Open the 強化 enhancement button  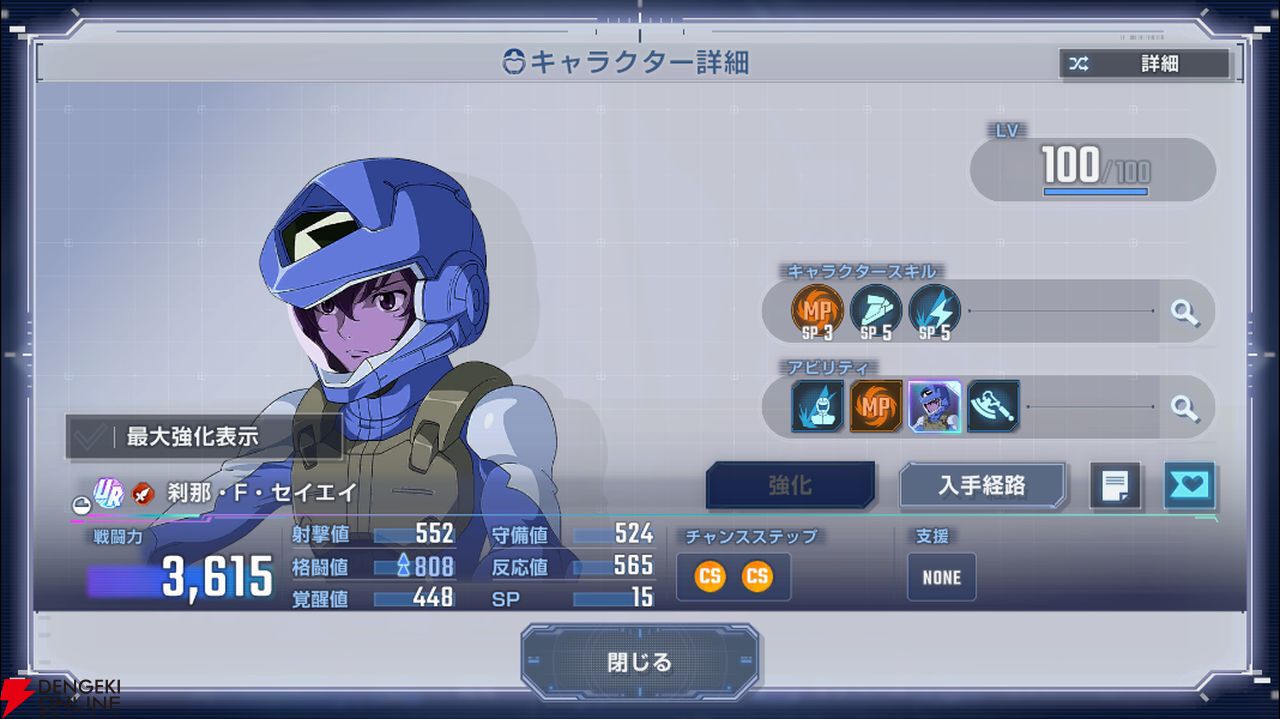click(790, 486)
